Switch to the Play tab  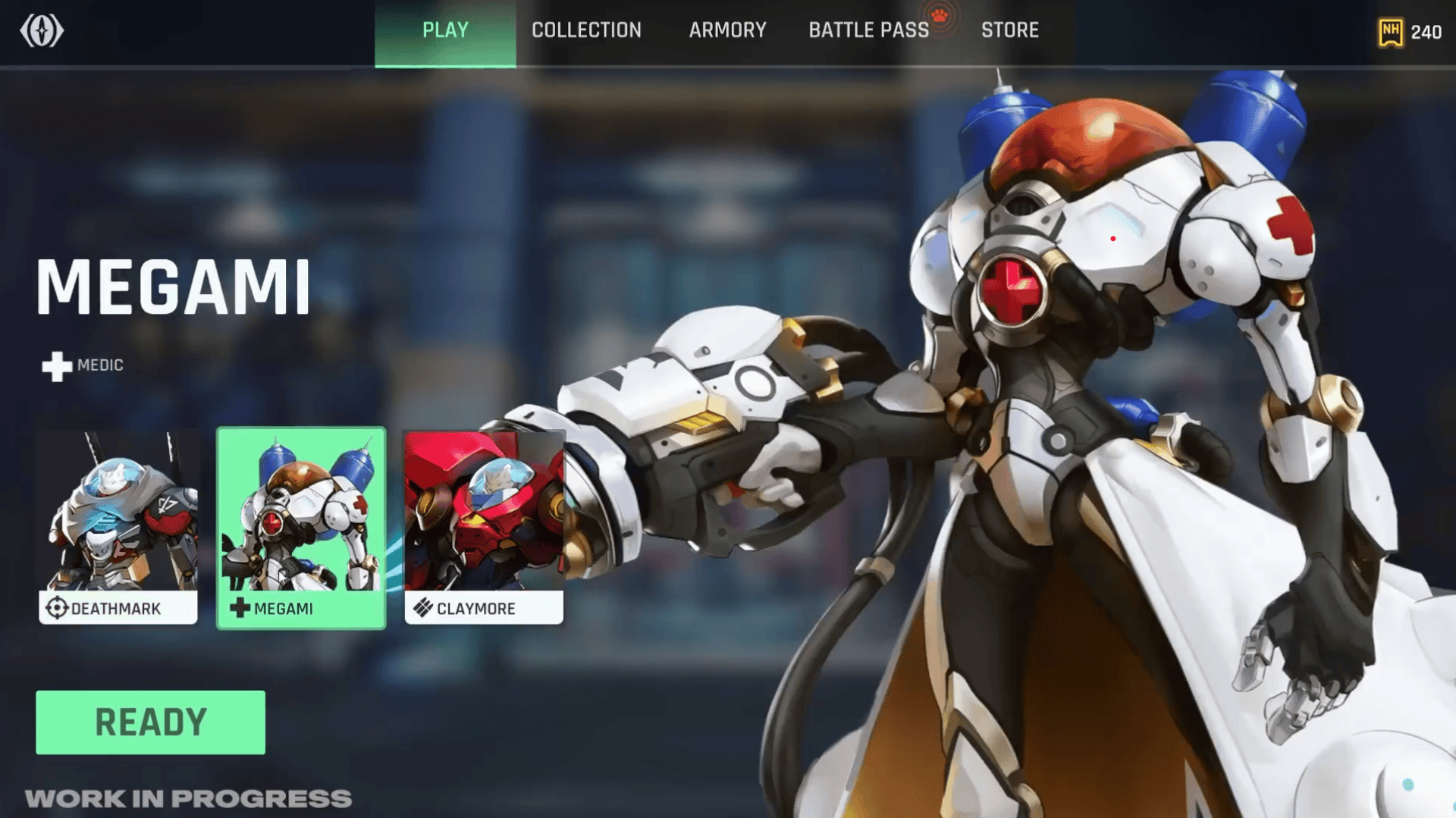(445, 31)
